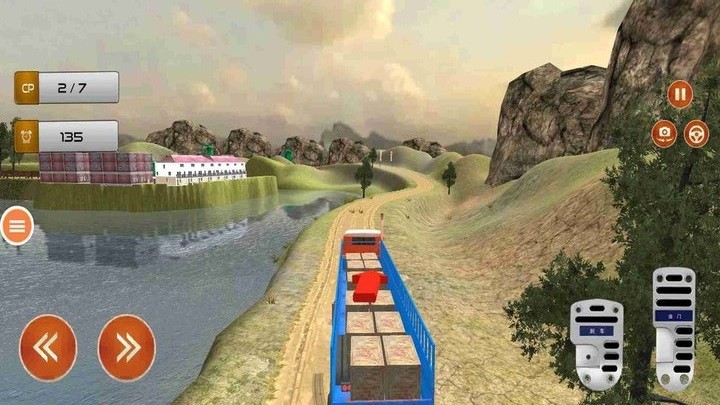Viewport: 720px width, 405px height.
Task: Change controls using the steering wheel icon
Action: (697, 133)
